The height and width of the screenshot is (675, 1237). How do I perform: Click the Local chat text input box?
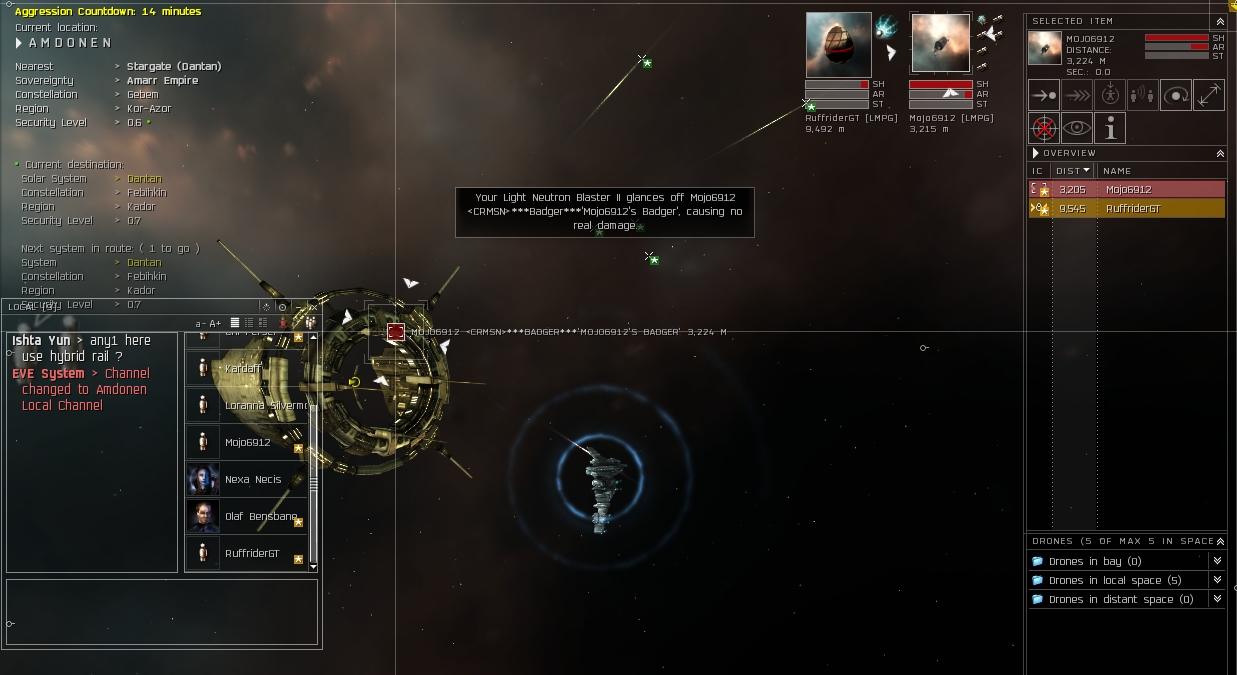point(162,611)
